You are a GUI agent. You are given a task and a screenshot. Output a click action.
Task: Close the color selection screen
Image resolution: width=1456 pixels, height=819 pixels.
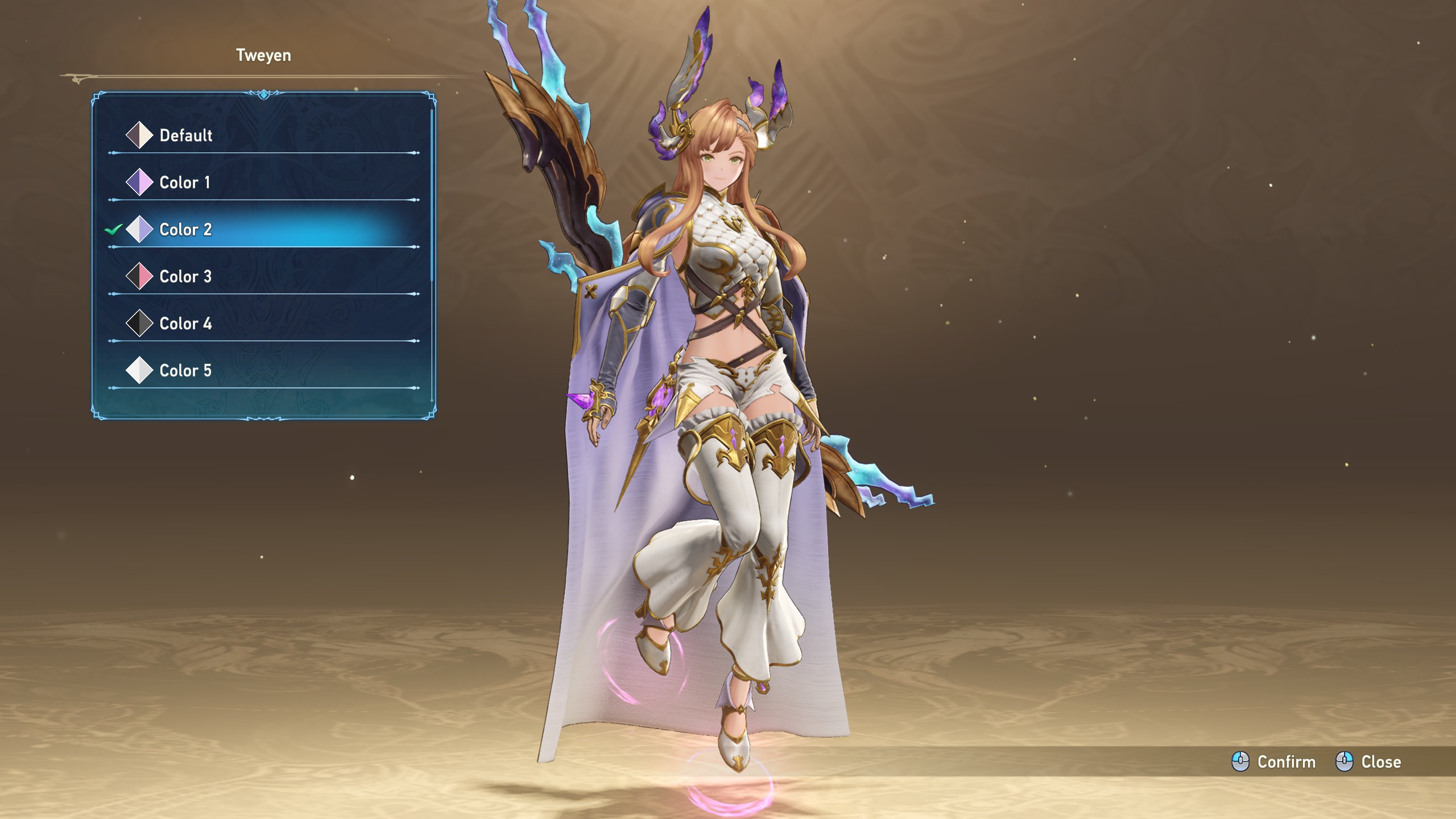pyautogui.click(x=1368, y=762)
